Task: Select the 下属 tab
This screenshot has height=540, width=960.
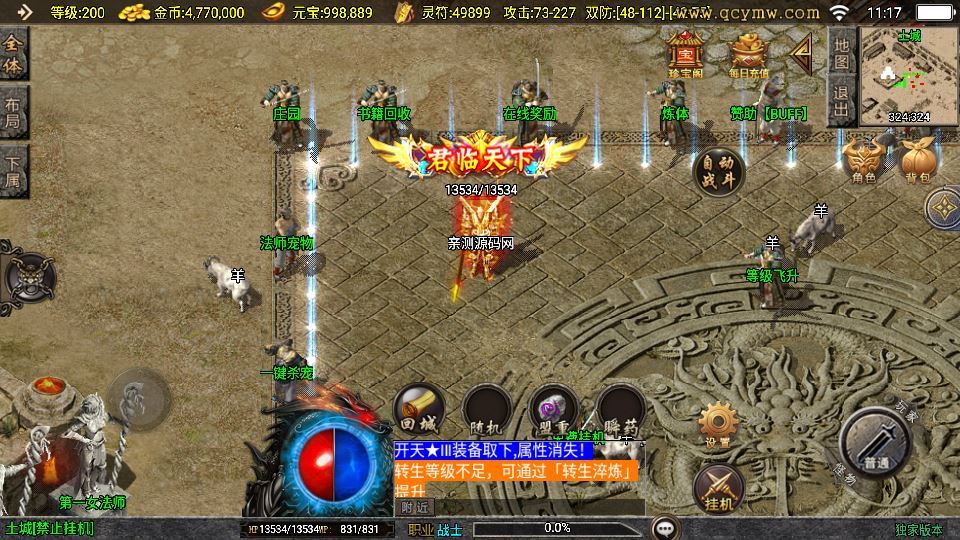Action: [x=14, y=172]
